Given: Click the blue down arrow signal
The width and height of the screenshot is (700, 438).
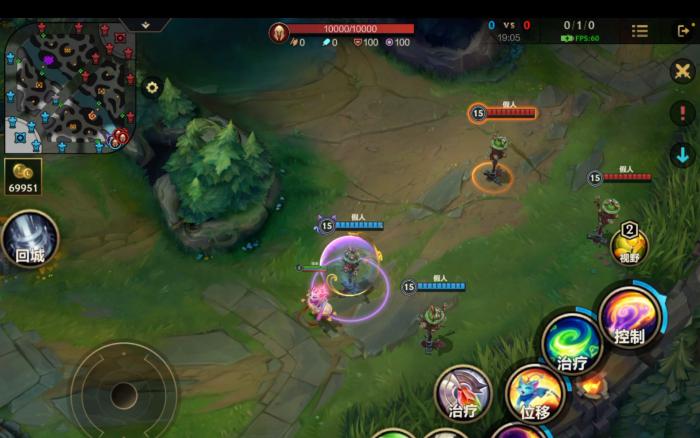Looking at the screenshot, I should tap(683, 155).
